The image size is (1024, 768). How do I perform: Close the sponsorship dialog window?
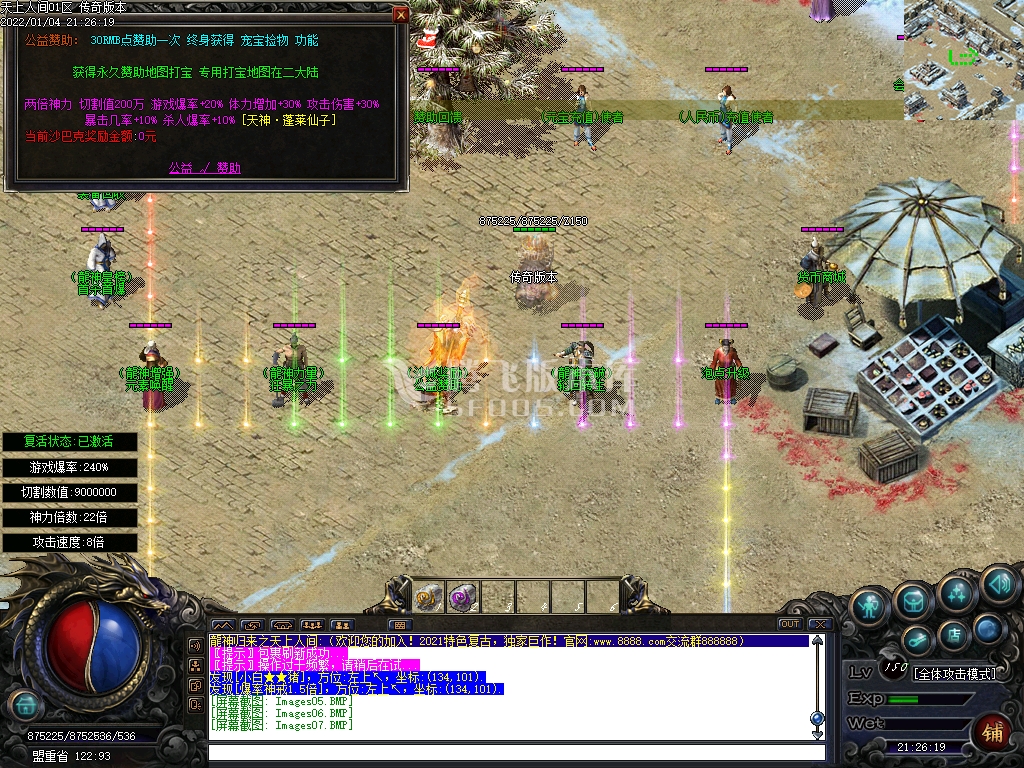click(x=400, y=15)
